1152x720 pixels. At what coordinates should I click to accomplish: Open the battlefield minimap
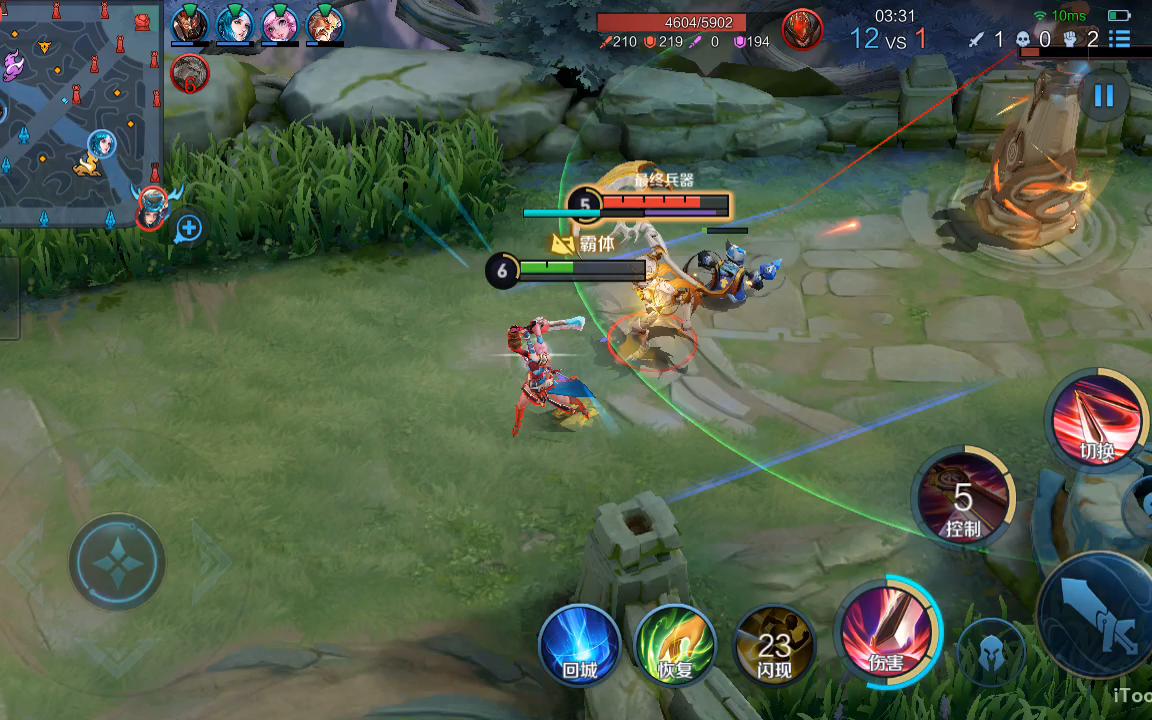coord(80,112)
